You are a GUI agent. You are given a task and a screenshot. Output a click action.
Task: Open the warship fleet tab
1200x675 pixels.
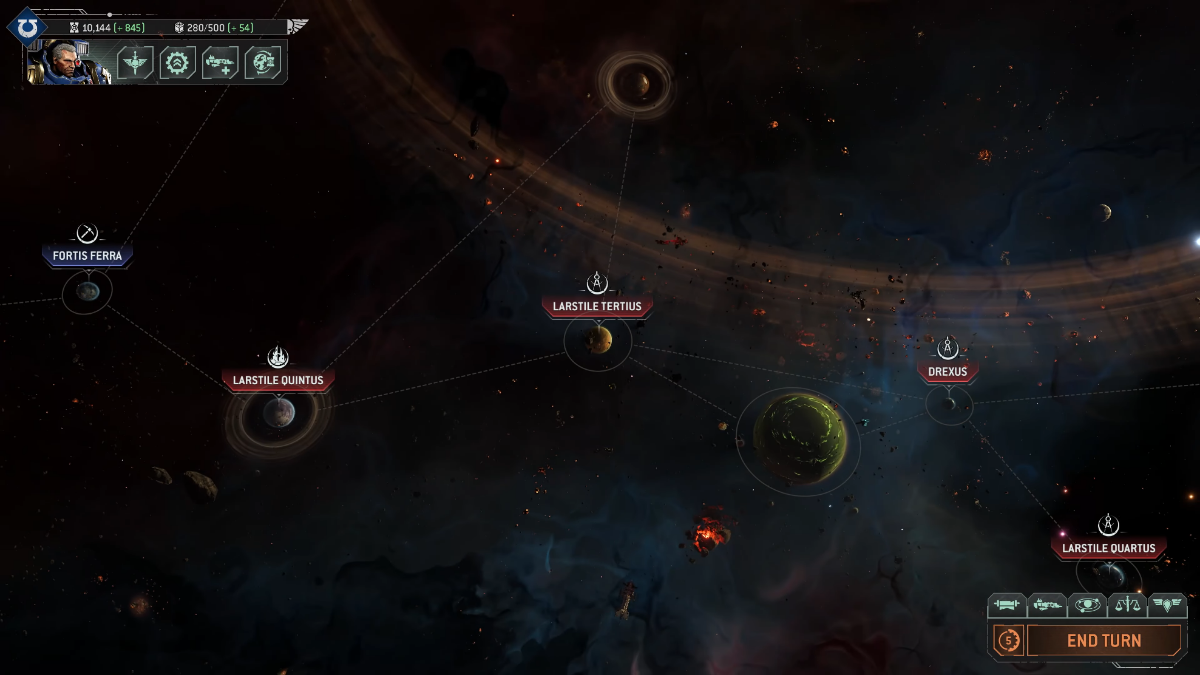[1046, 605]
